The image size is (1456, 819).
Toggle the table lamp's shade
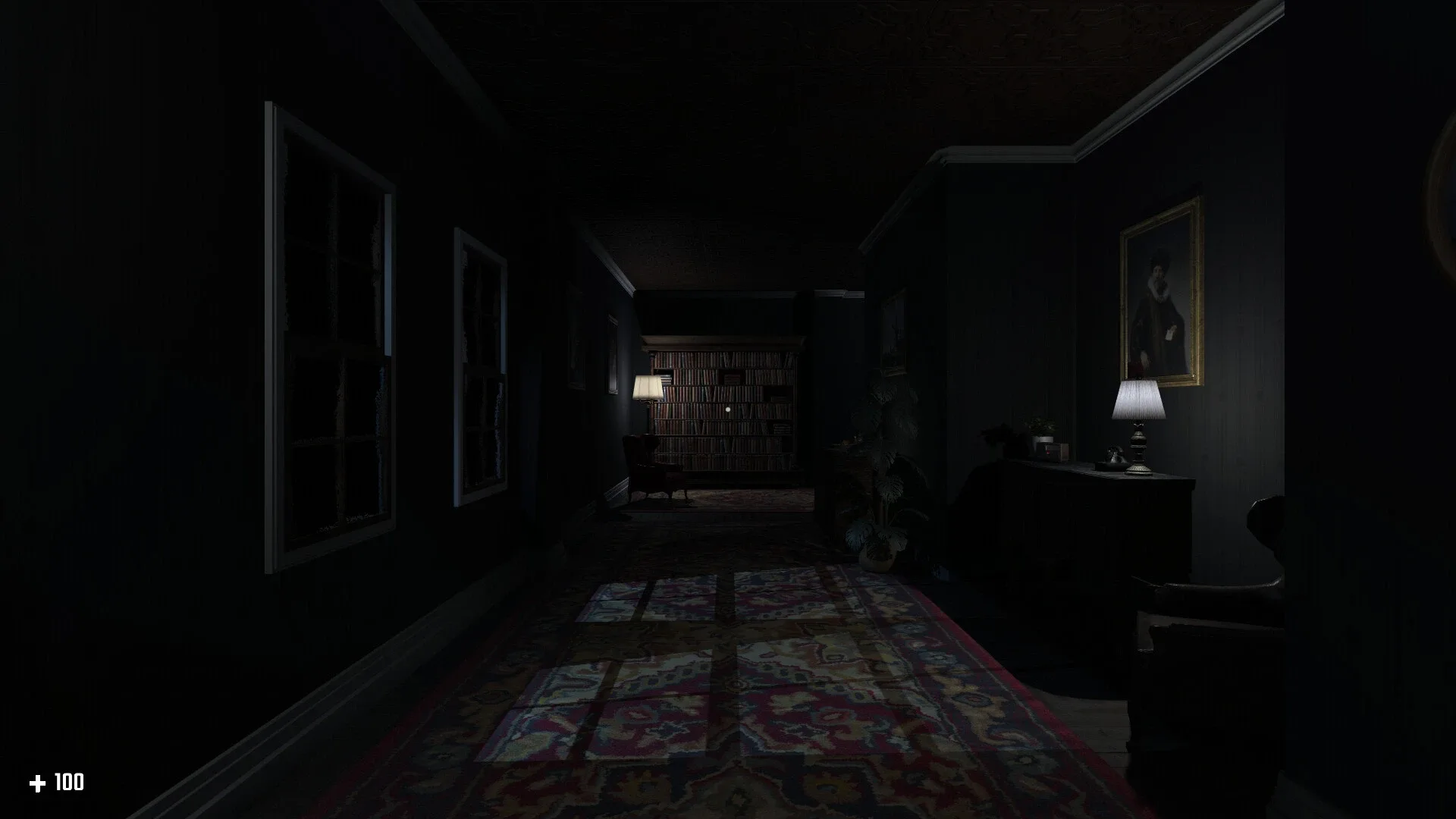click(1137, 398)
